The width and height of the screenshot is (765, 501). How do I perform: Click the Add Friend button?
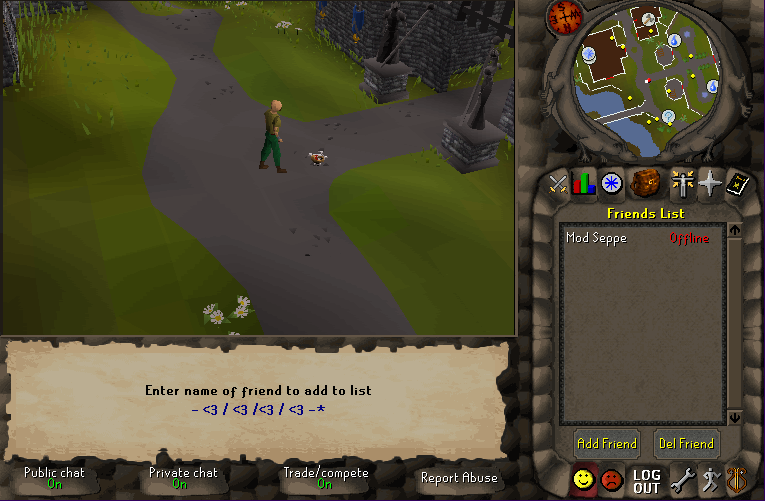point(606,443)
